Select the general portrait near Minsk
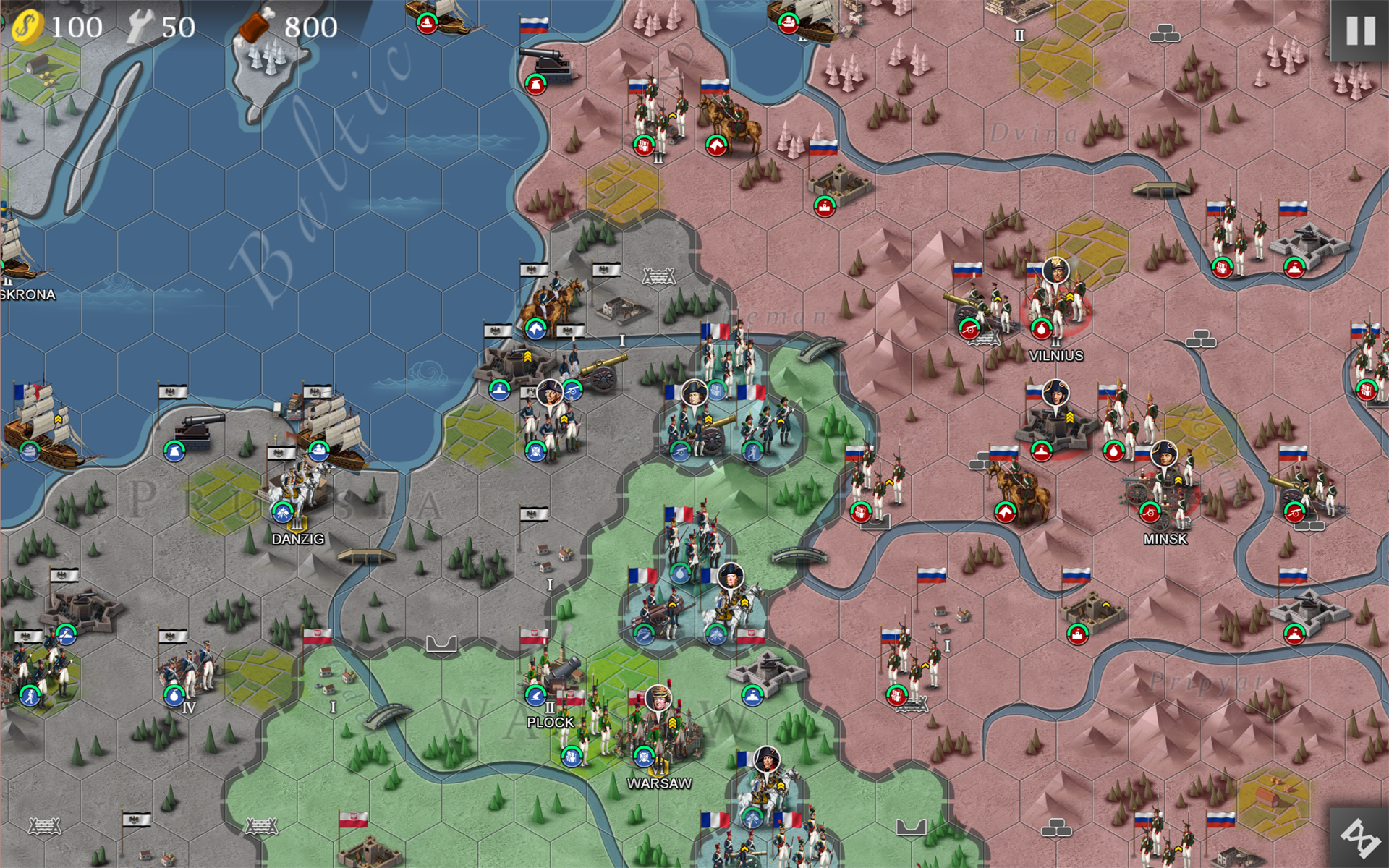1389x868 pixels. [1167, 454]
